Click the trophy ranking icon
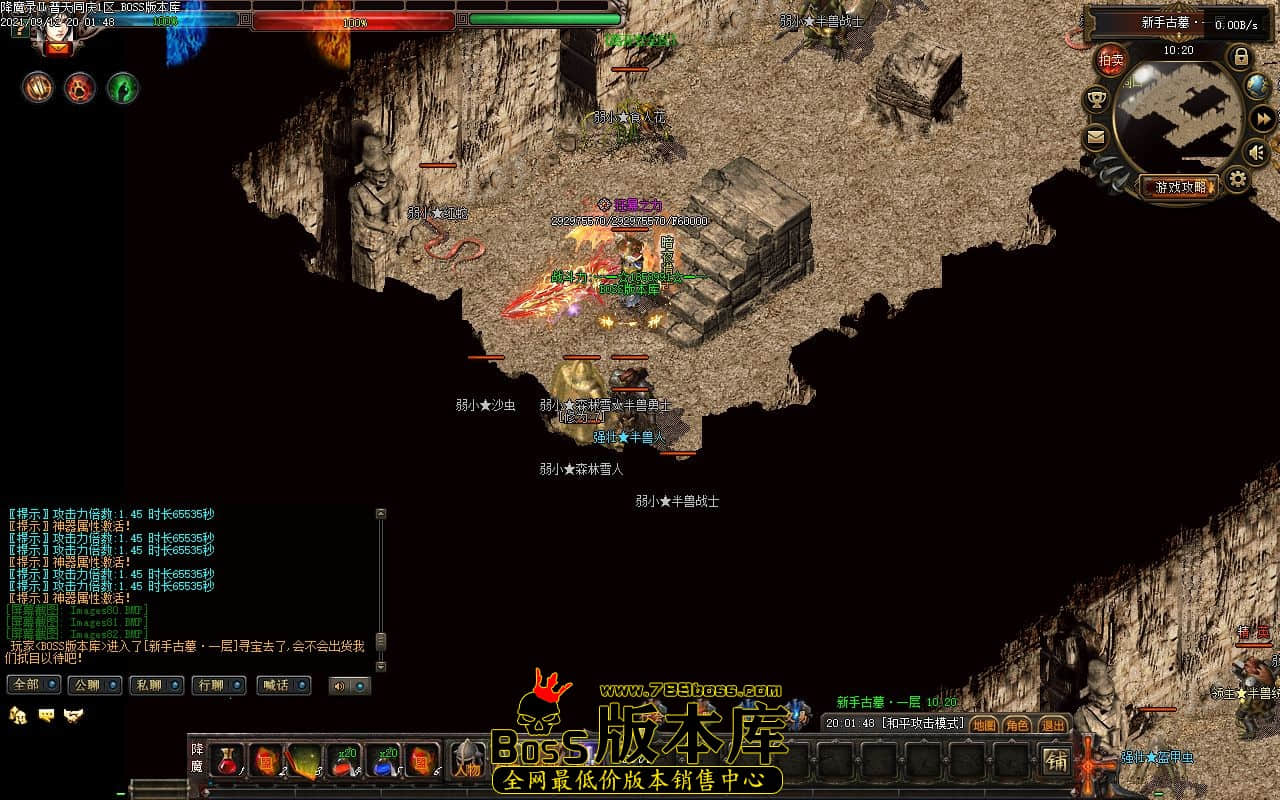Screen dimensions: 1280x800 point(1097,99)
